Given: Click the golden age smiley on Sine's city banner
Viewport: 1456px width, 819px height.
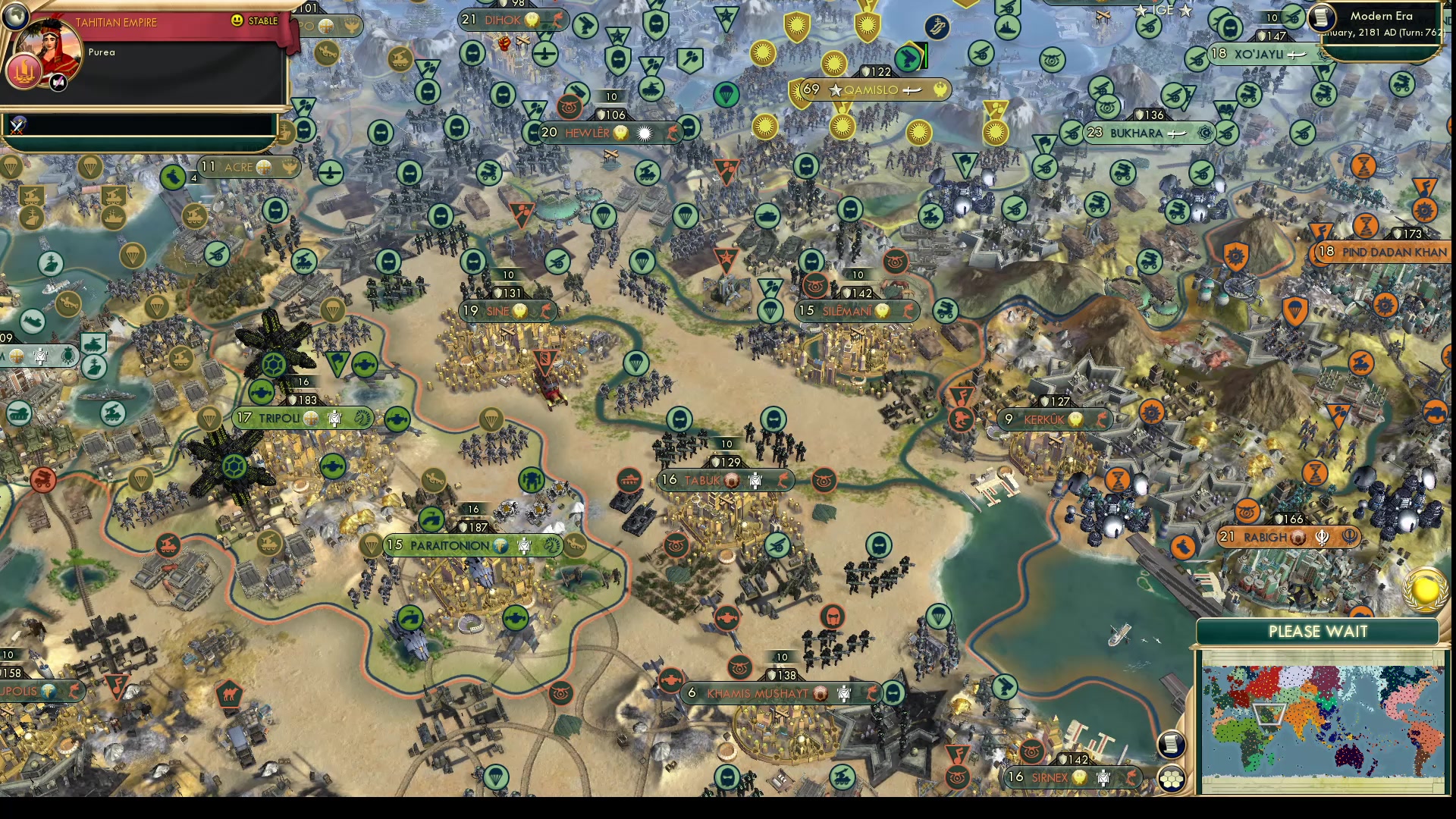Looking at the screenshot, I should [x=519, y=309].
